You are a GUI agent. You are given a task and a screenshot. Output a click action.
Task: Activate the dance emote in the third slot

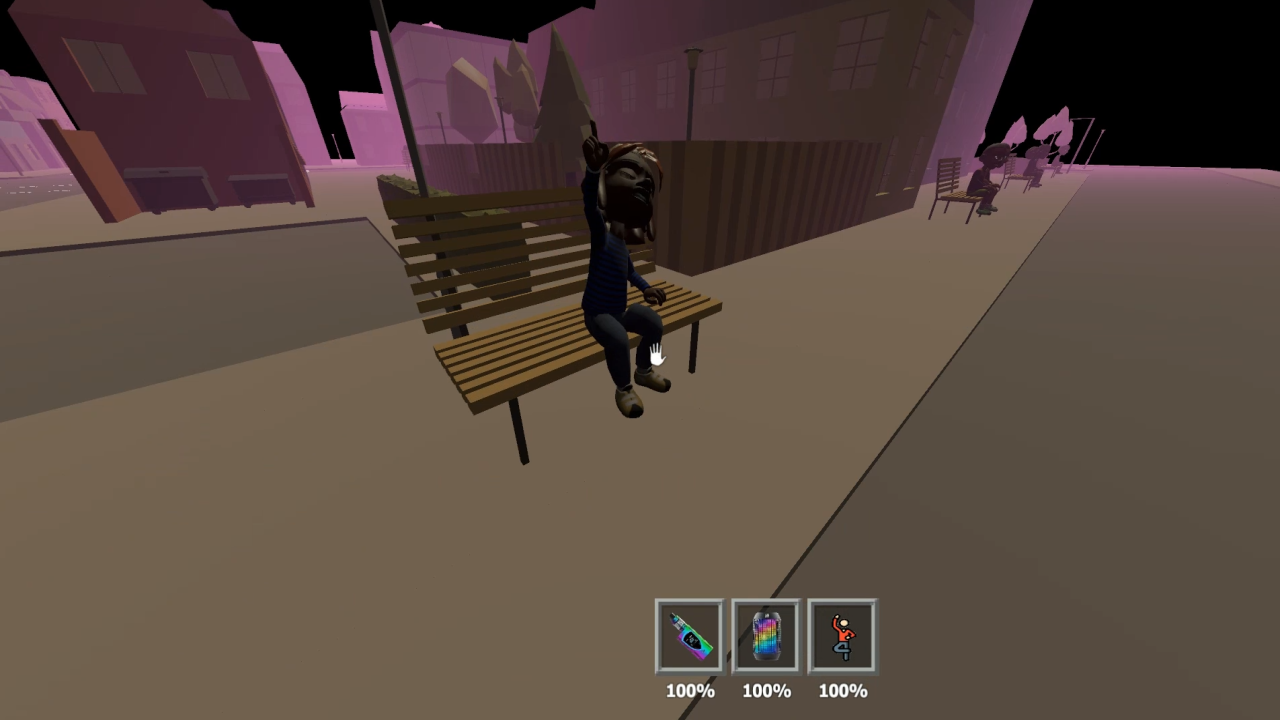tap(842, 635)
